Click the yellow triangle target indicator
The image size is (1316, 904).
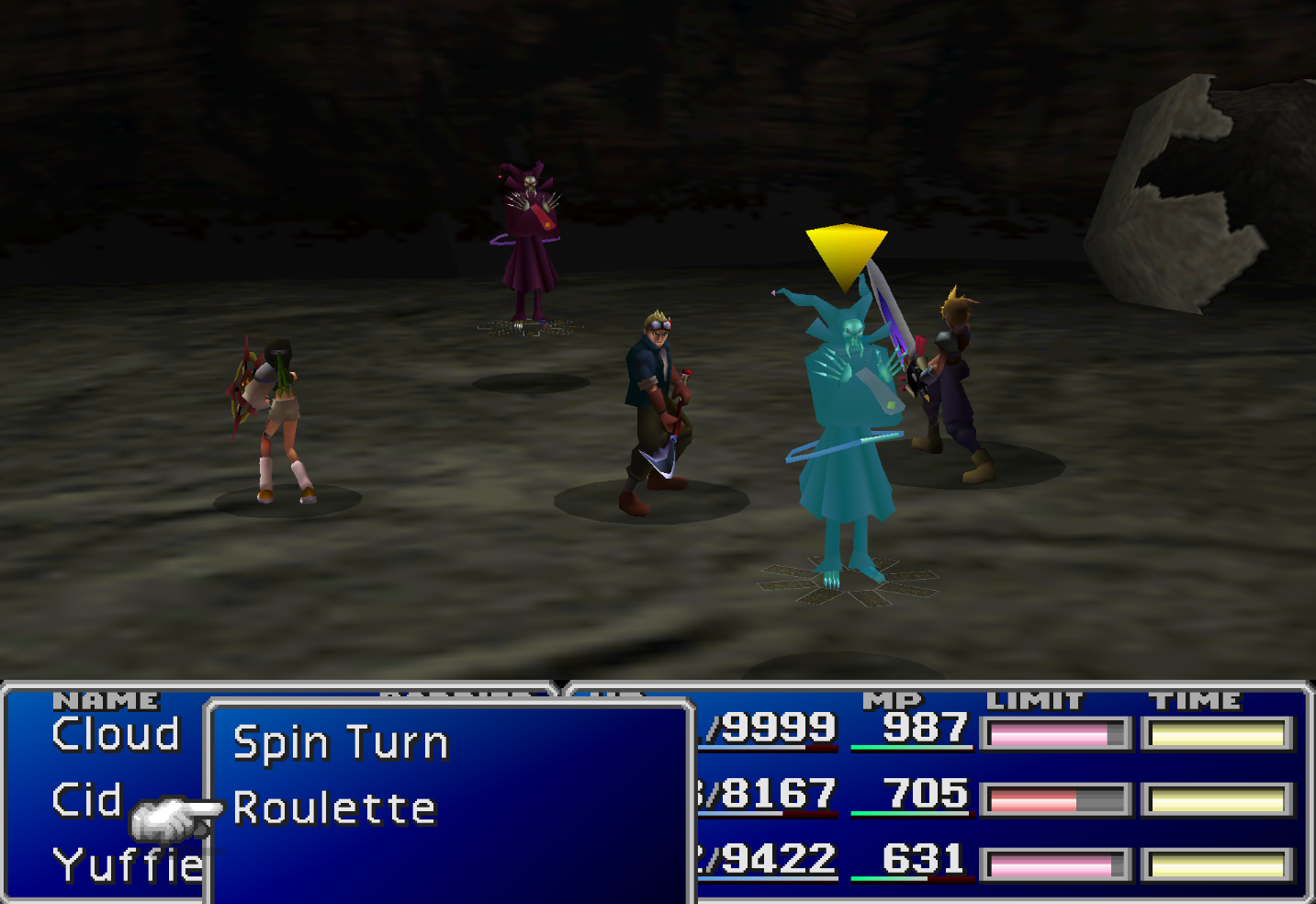tap(845, 248)
